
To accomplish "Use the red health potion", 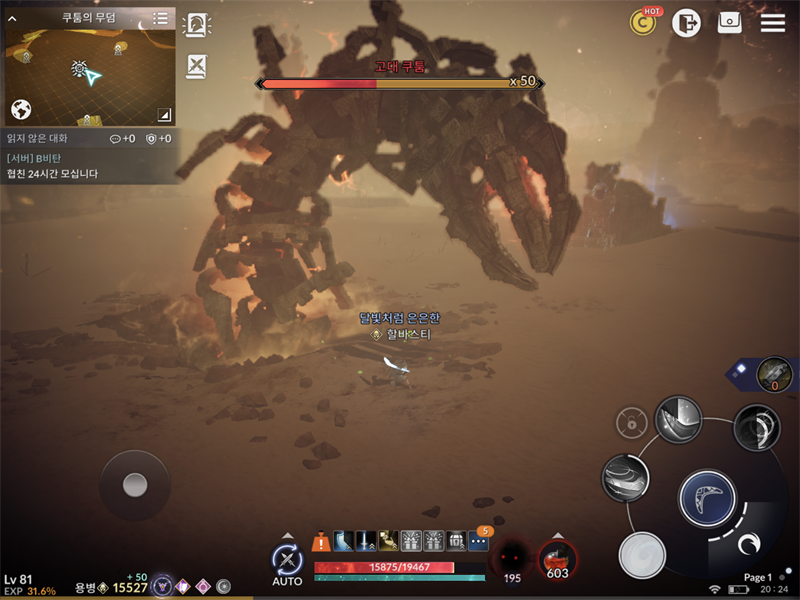I will click(557, 556).
